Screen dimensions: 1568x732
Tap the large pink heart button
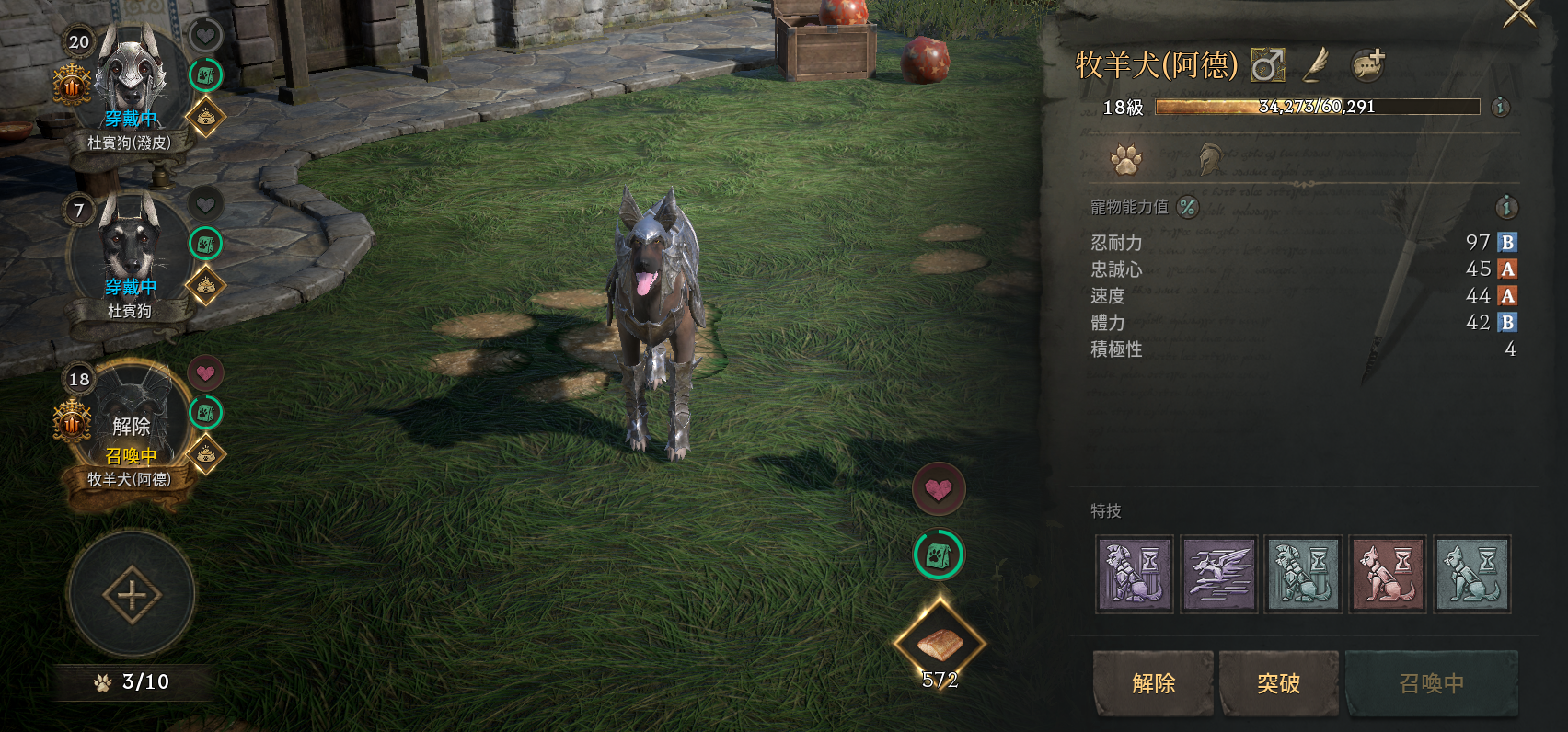tap(939, 489)
